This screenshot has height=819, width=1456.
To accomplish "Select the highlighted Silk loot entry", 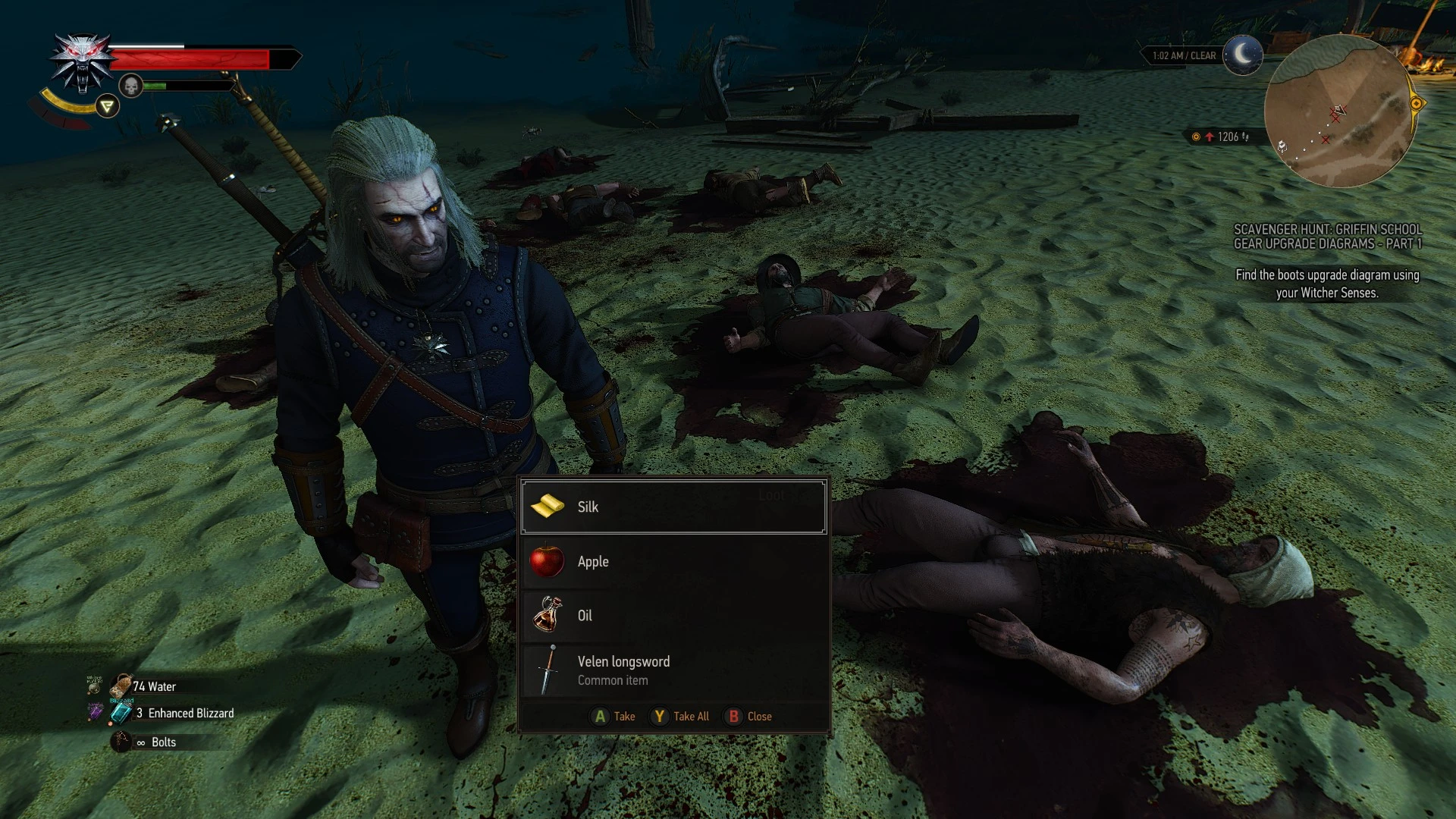I will tap(673, 506).
